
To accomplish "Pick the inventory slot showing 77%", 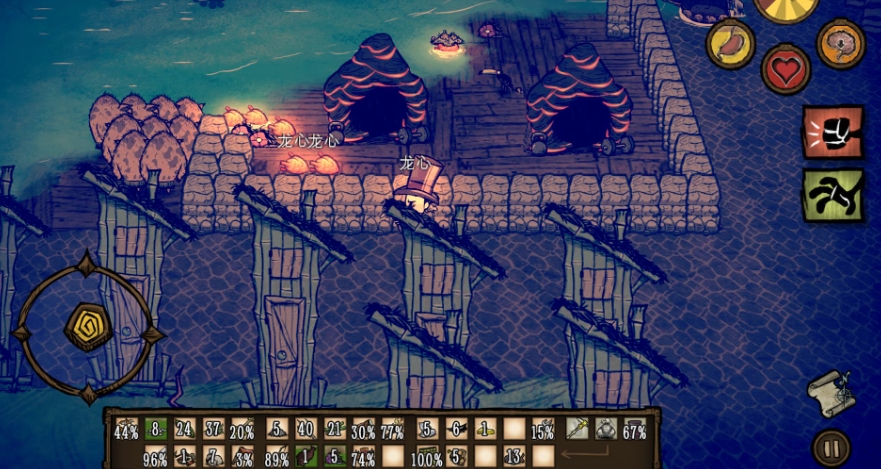I will [393, 429].
